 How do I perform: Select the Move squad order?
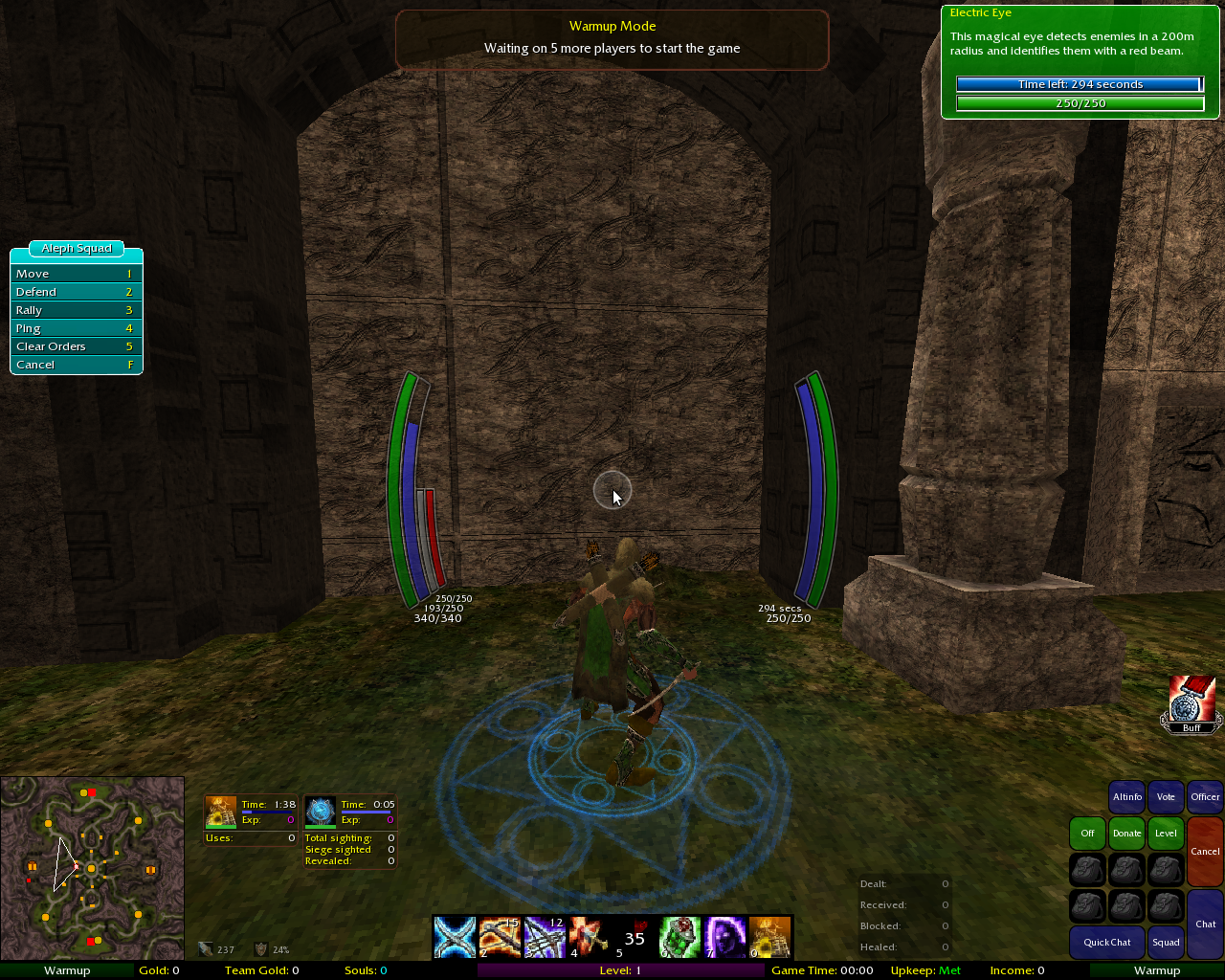pos(76,274)
